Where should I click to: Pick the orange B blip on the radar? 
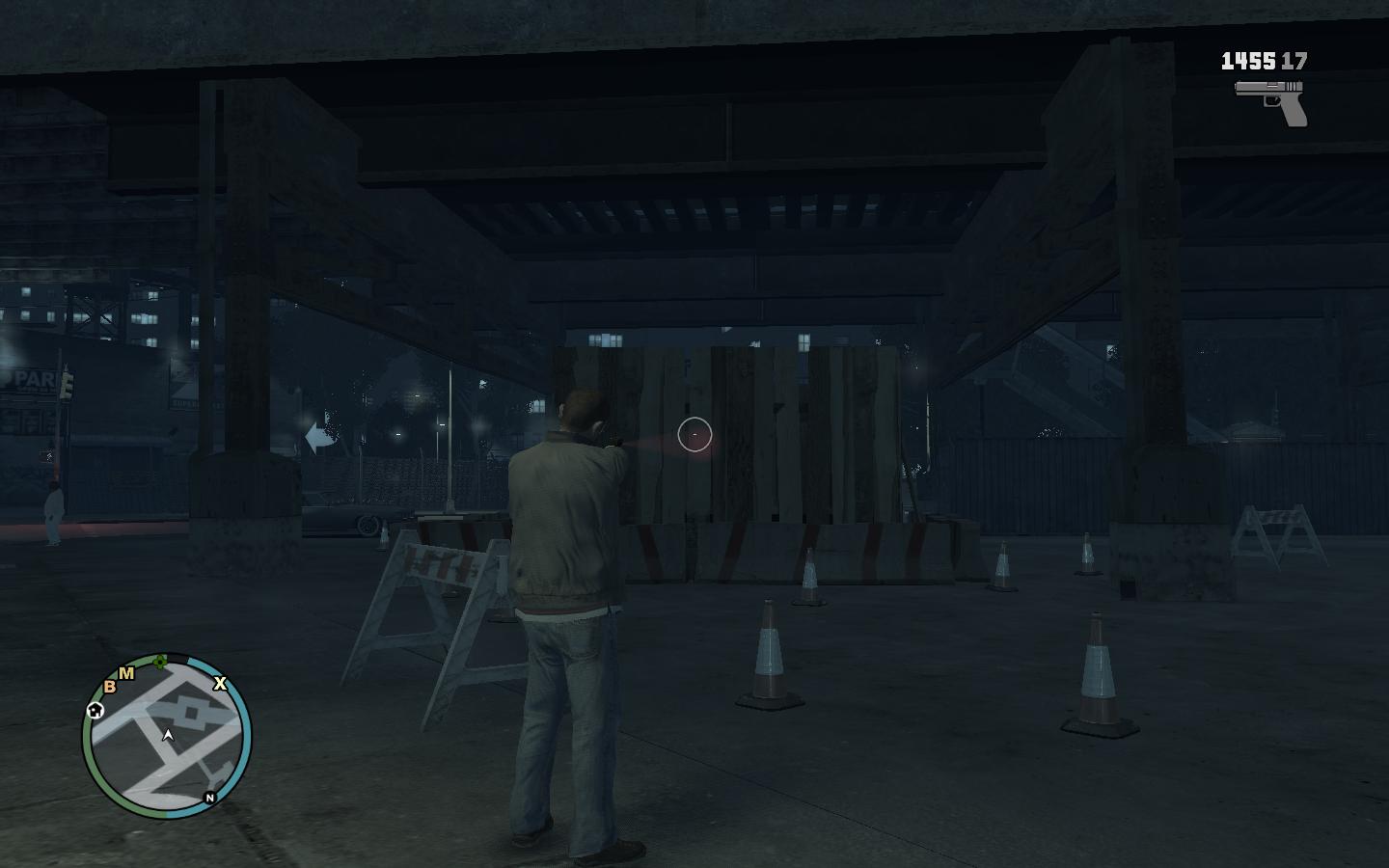click(x=110, y=687)
